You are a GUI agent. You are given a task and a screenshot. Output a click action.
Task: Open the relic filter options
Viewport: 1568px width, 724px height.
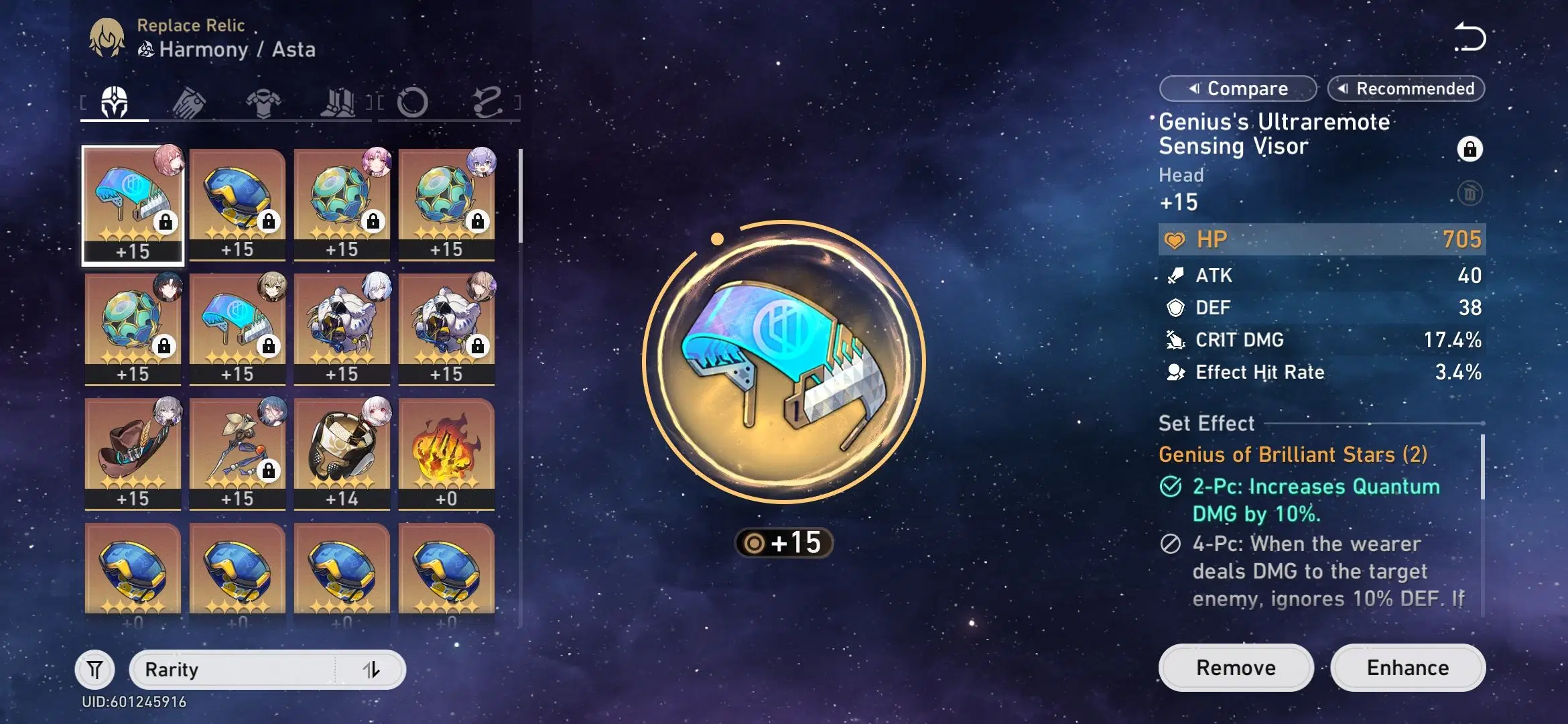[x=94, y=670]
